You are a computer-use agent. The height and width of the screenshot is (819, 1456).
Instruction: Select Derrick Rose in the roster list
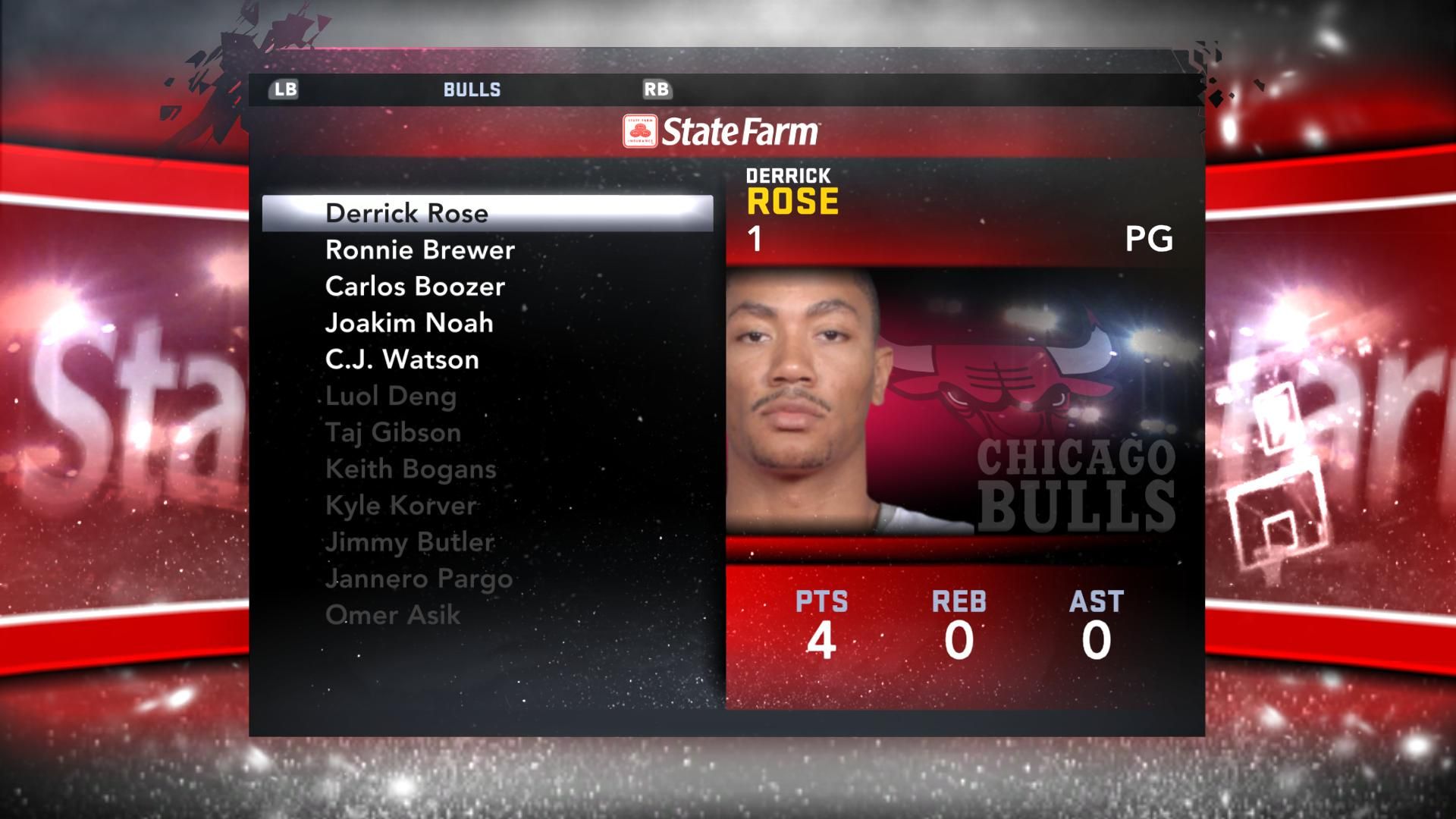407,214
